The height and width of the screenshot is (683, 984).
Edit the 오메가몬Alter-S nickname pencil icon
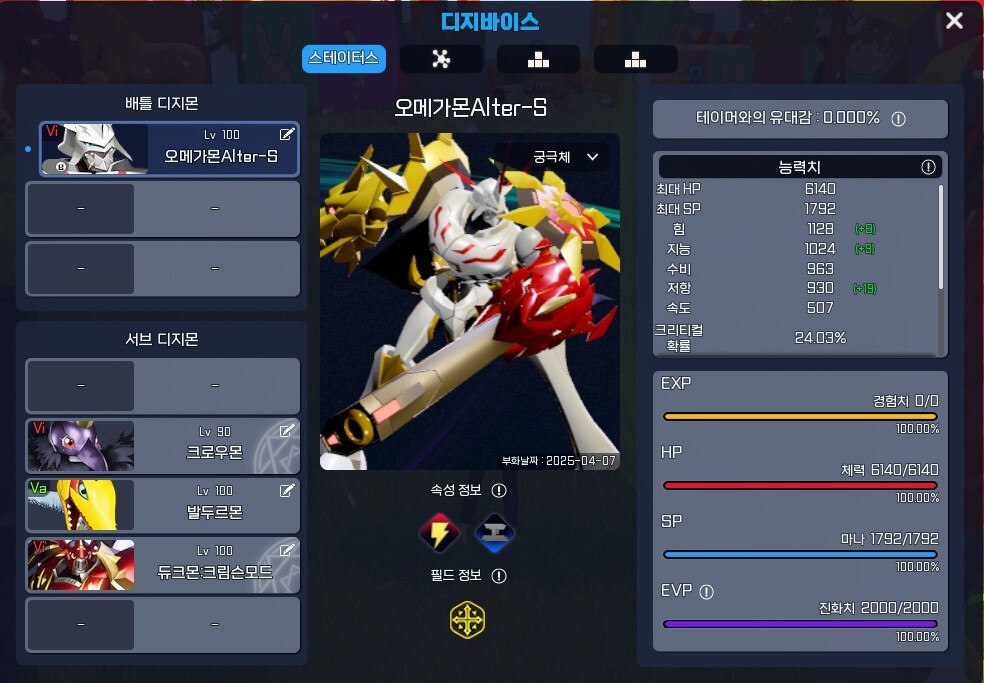(x=287, y=134)
